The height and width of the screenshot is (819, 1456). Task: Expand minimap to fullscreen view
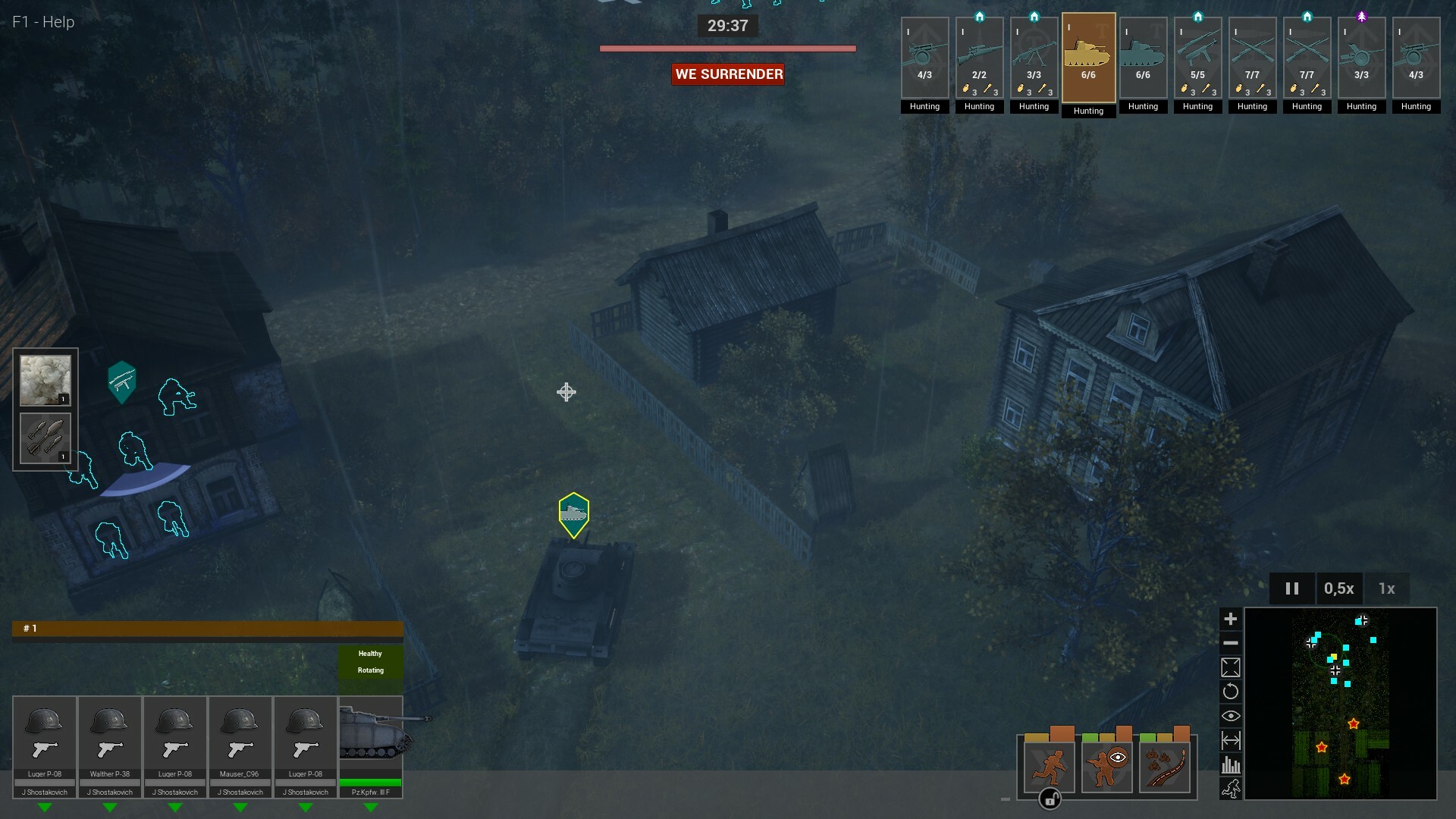[x=1232, y=667]
